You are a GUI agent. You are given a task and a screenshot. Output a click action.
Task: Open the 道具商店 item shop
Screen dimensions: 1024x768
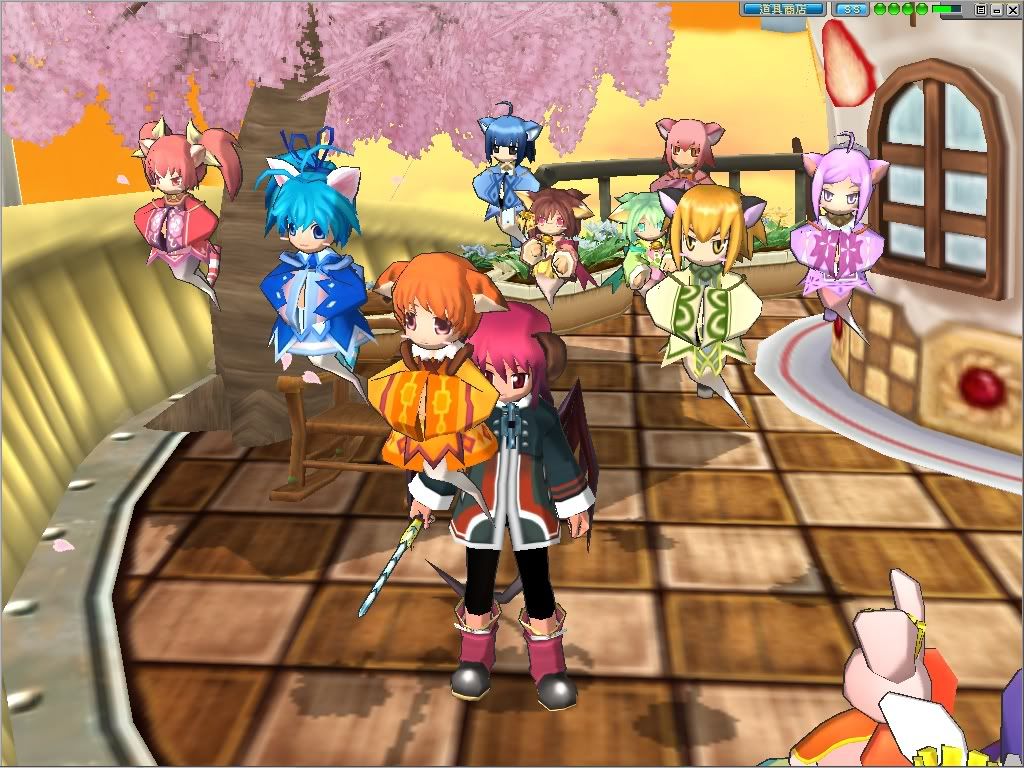(x=783, y=9)
